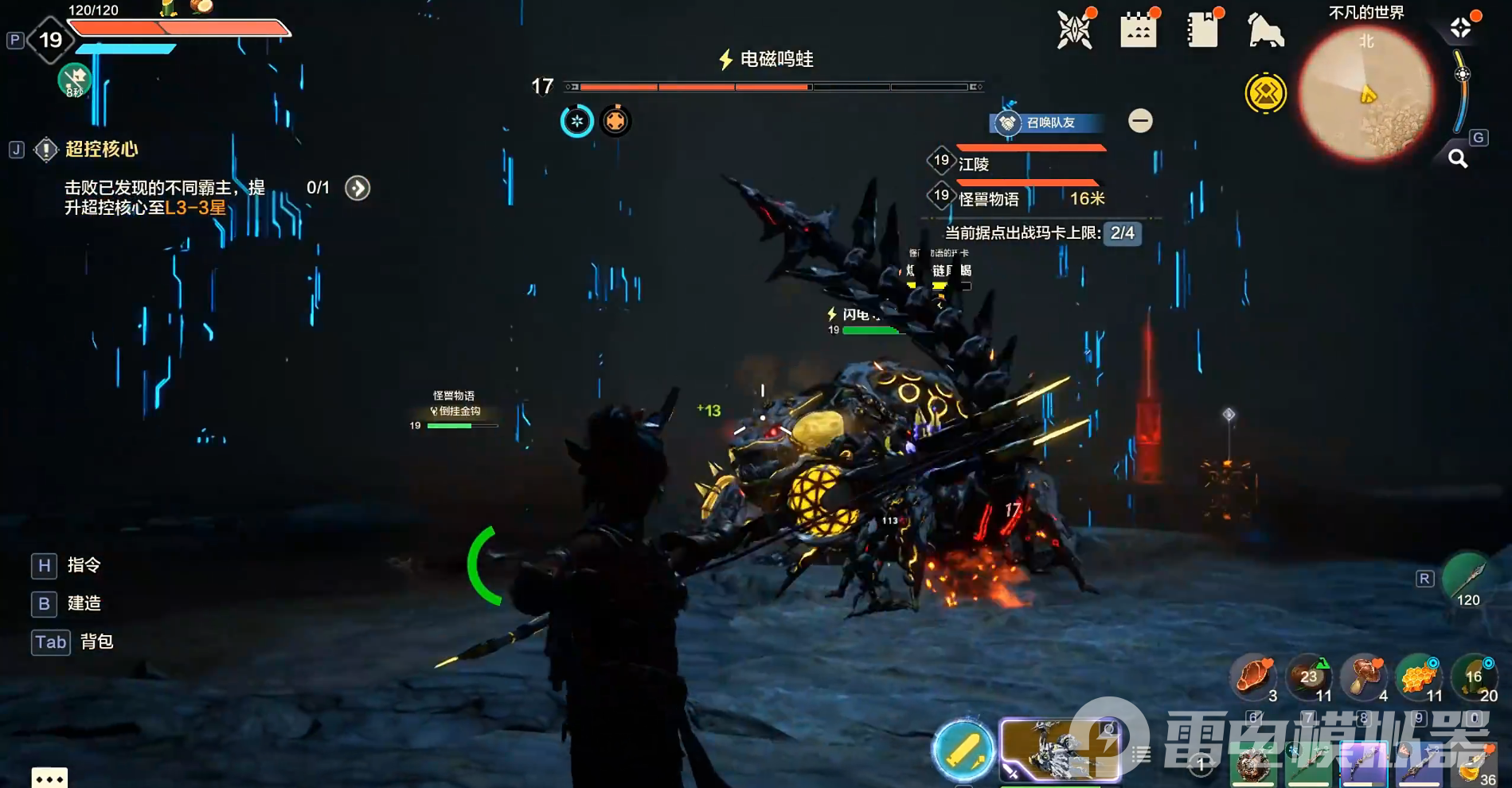Click the spiked emblem icon in top bar
Viewport: 1512px width, 788px height.
click(x=1074, y=31)
